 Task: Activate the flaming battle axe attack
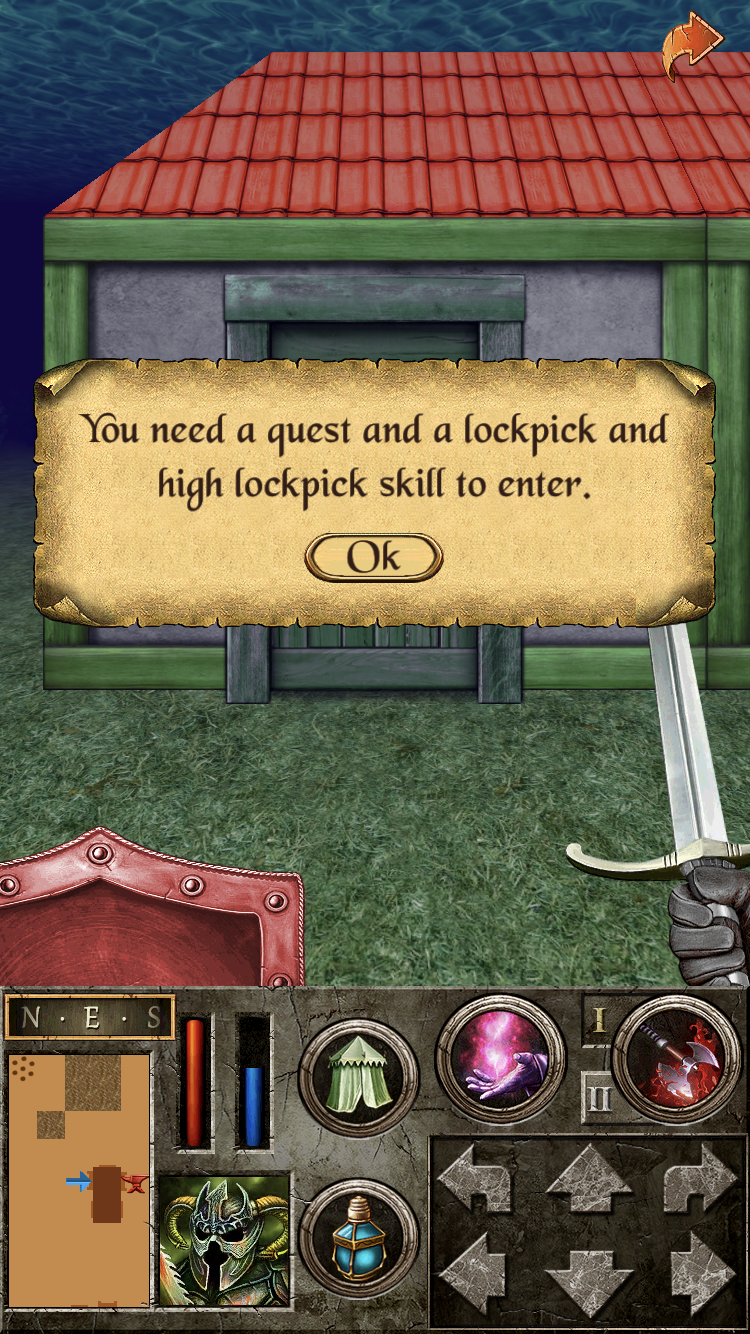pos(676,1059)
